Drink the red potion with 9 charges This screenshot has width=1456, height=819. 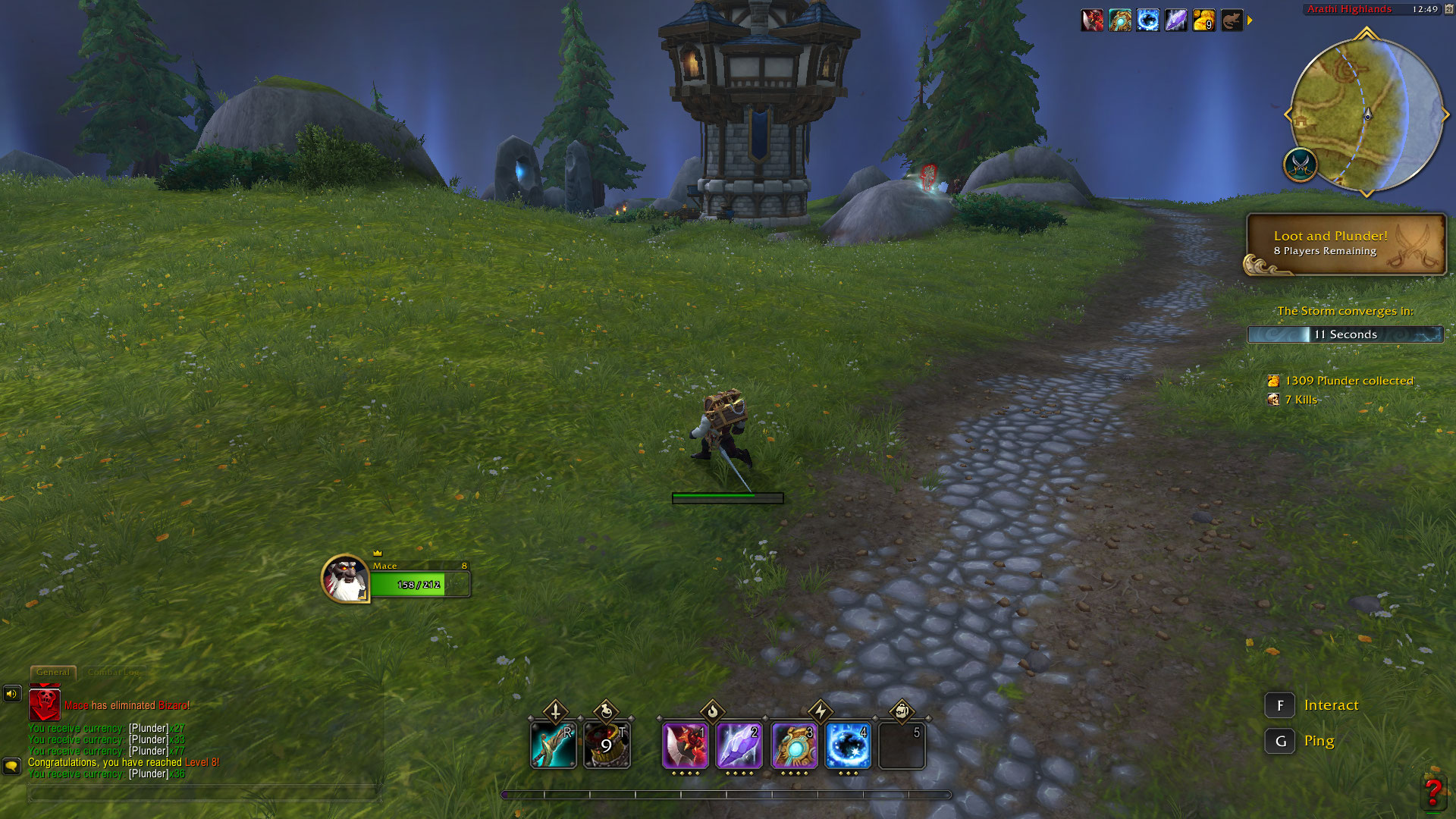tap(607, 745)
